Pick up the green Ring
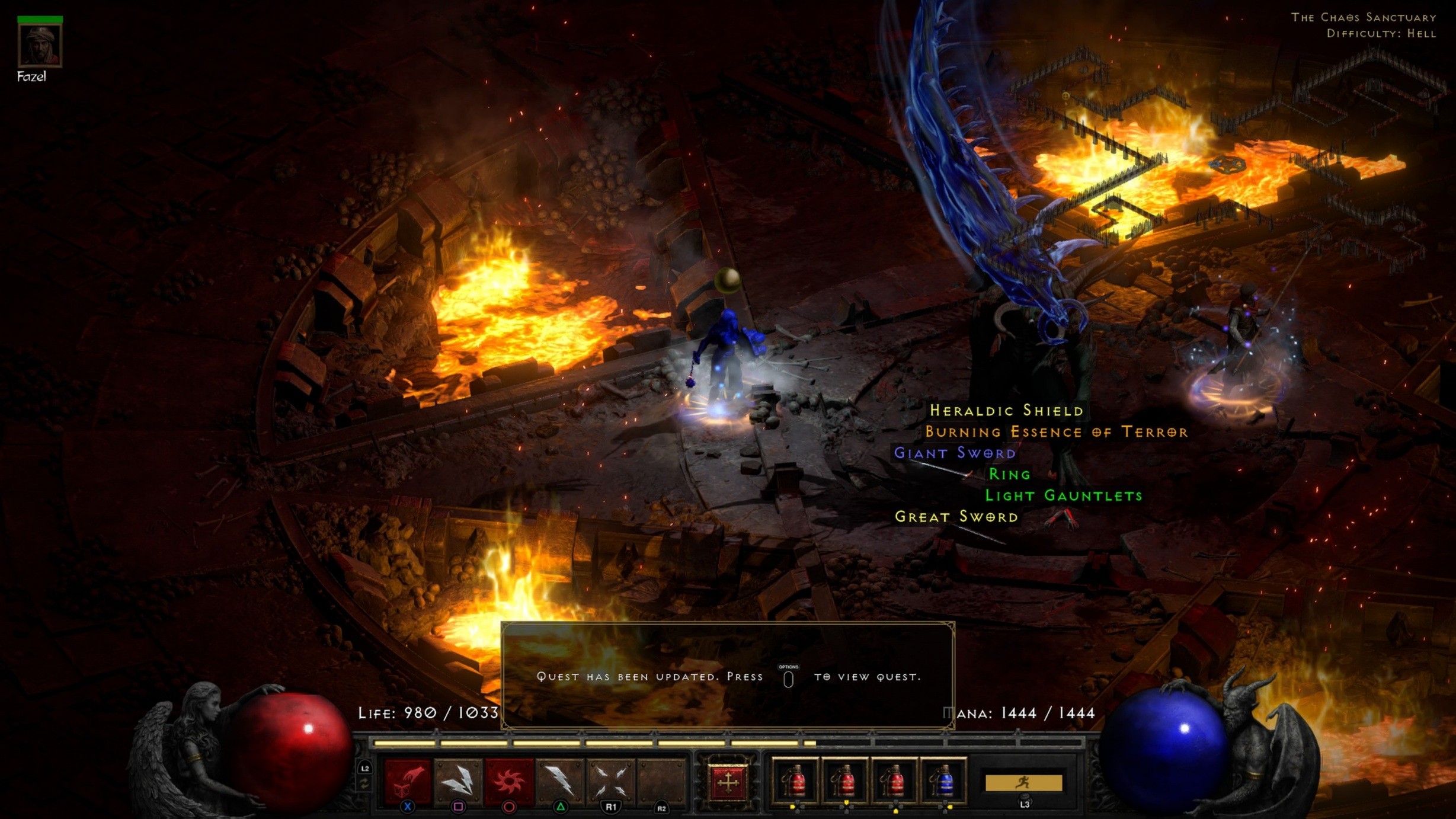The width and height of the screenshot is (1456, 819). [x=1009, y=473]
